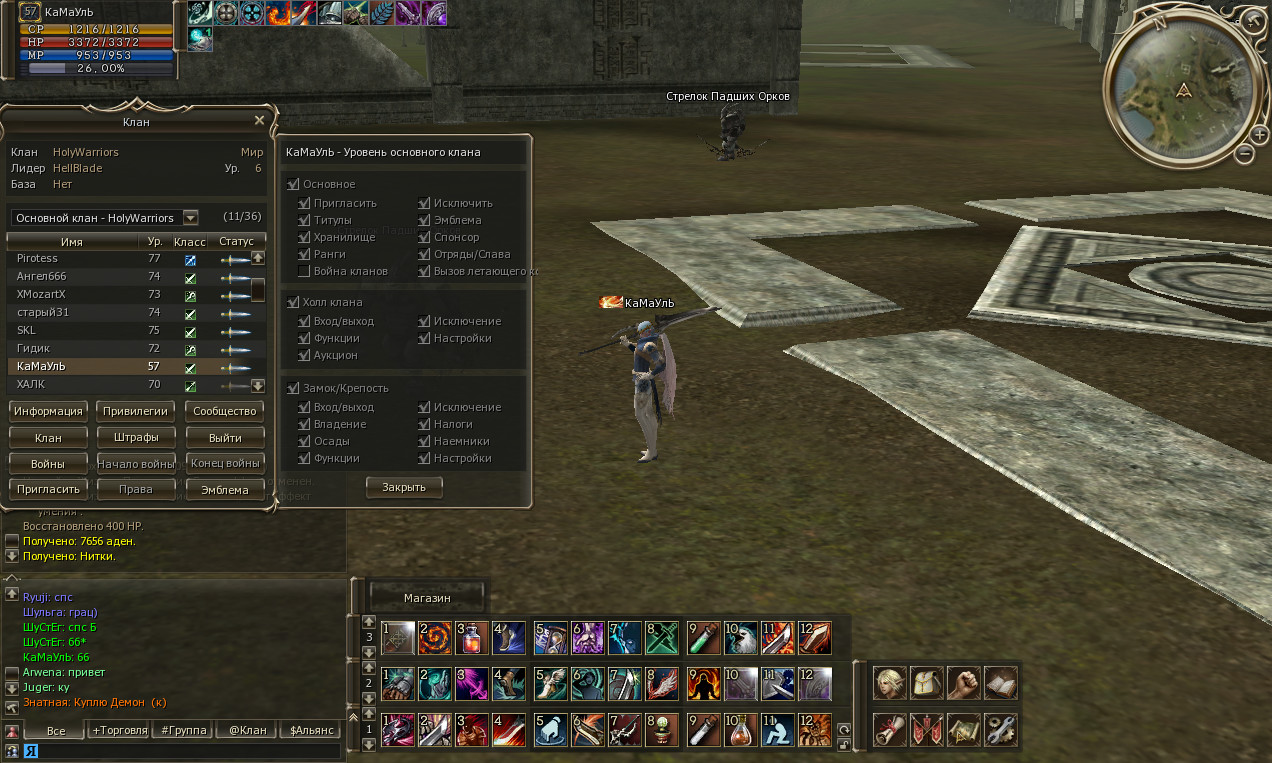Screen dimensions: 1272x763
Task: Switch to the +Торговля chat tab
Action: click(119, 730)
